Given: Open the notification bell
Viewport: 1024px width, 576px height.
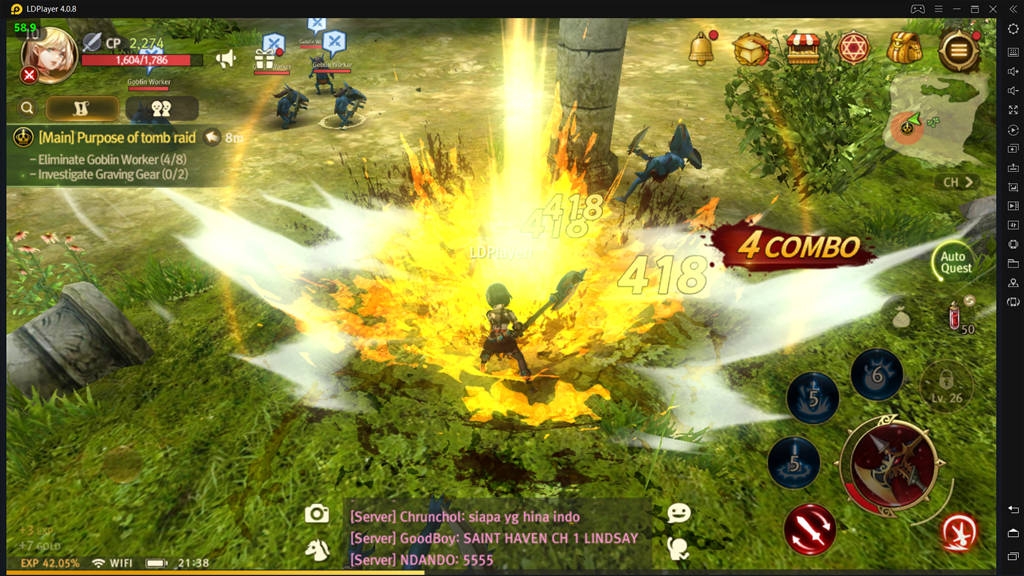Looking at the screenshot, I should [702, 46].
